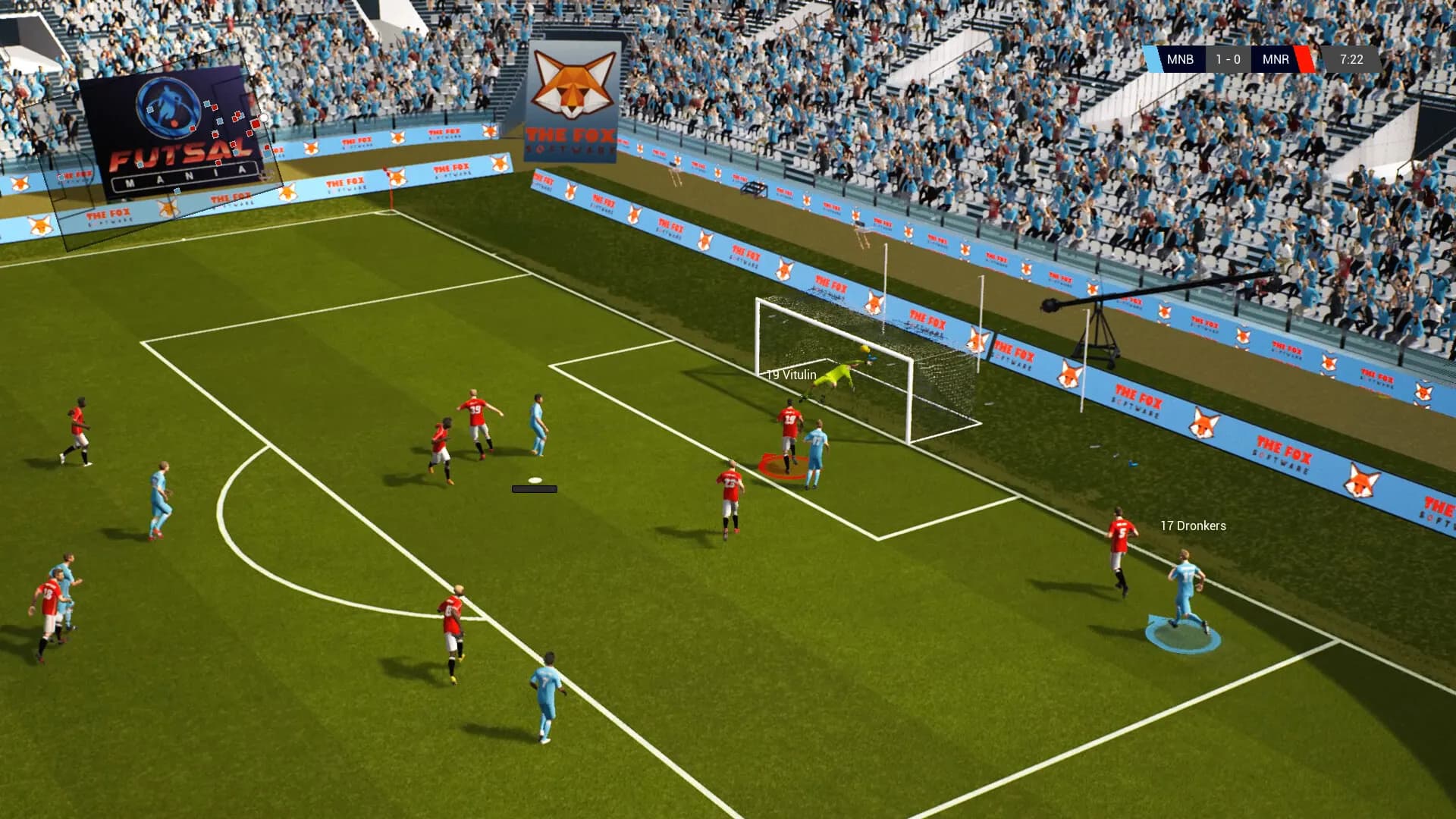Click the 1 - 0 score display

1228,59
